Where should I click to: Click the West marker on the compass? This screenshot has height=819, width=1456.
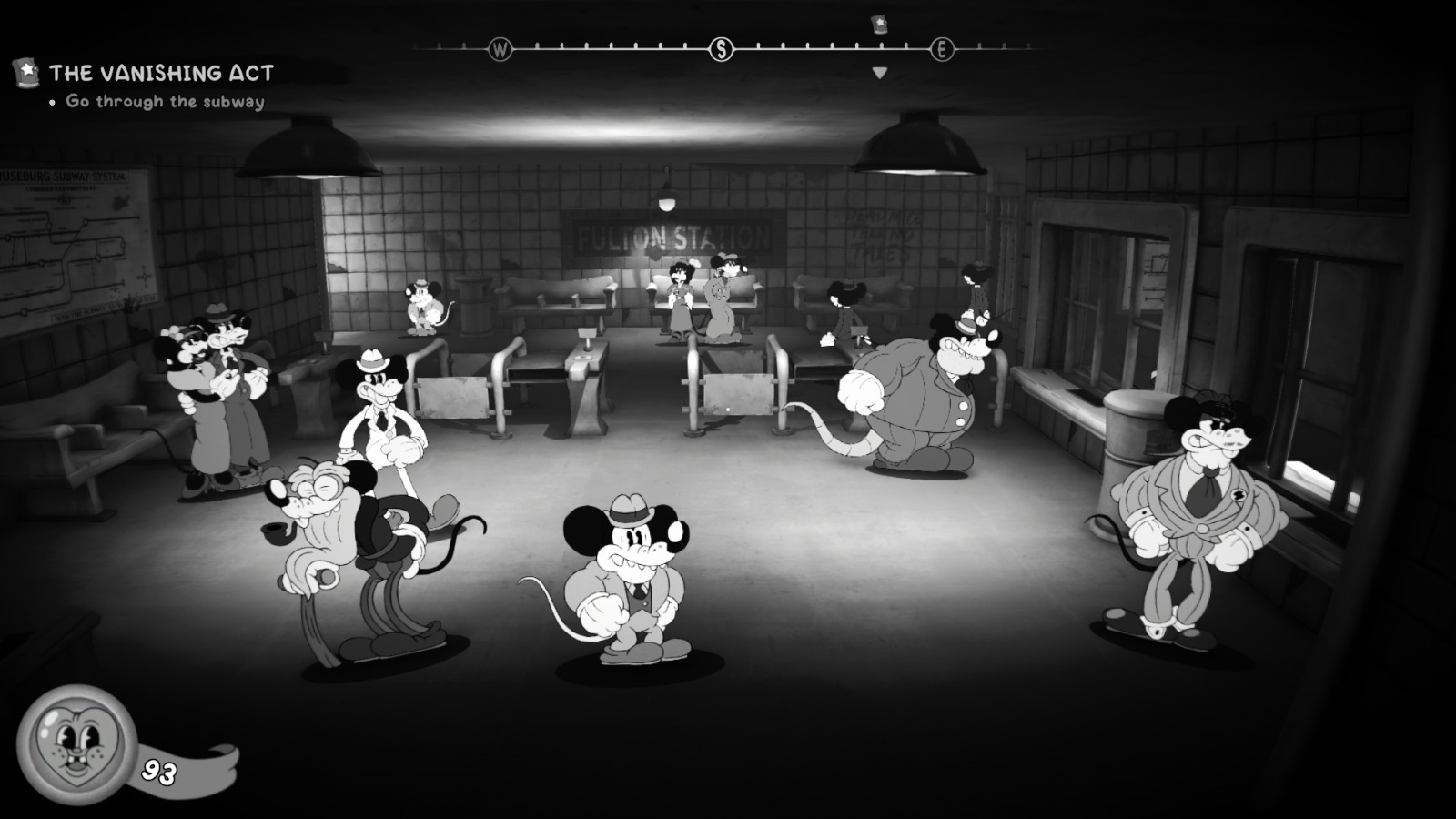click(500, 49)
